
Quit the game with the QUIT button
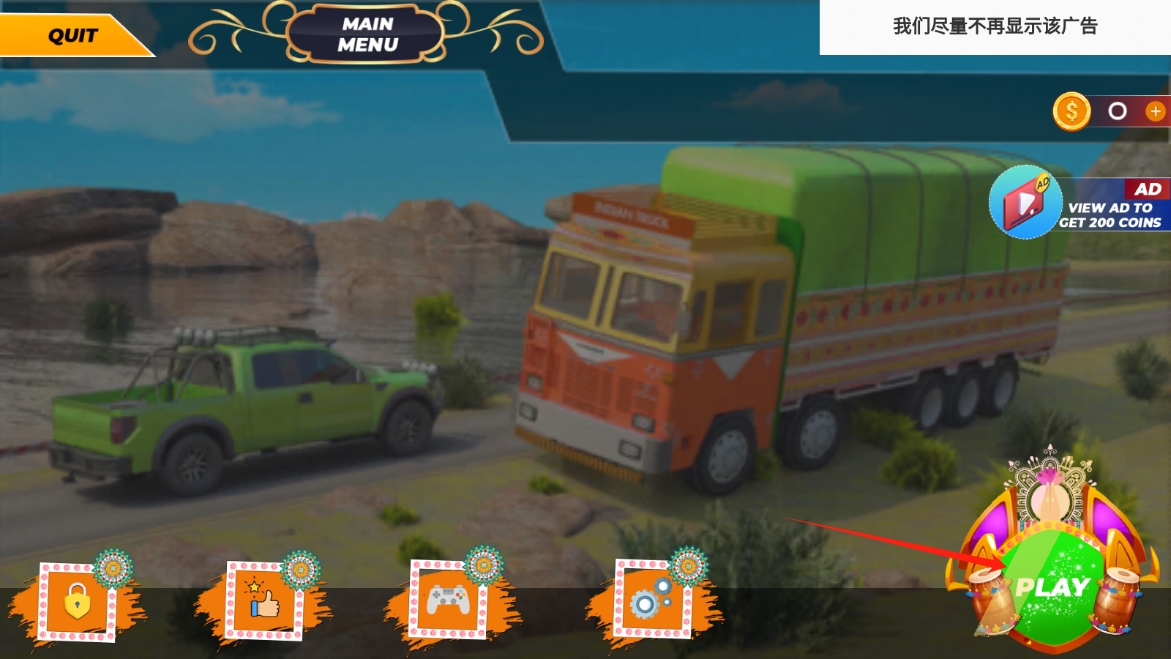click(x=72, y=36)
